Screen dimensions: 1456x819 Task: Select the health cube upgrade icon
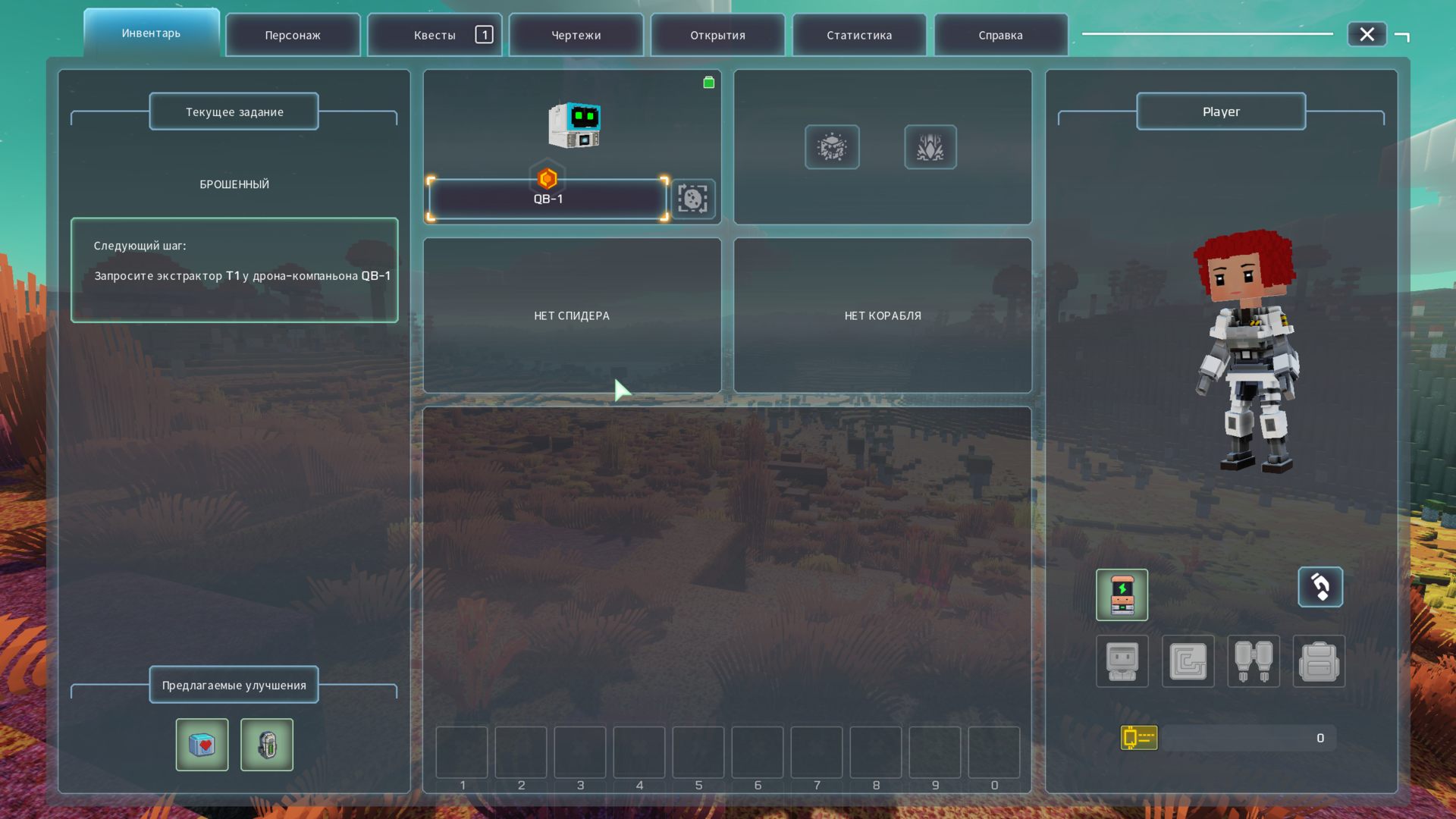coord(202,744)
